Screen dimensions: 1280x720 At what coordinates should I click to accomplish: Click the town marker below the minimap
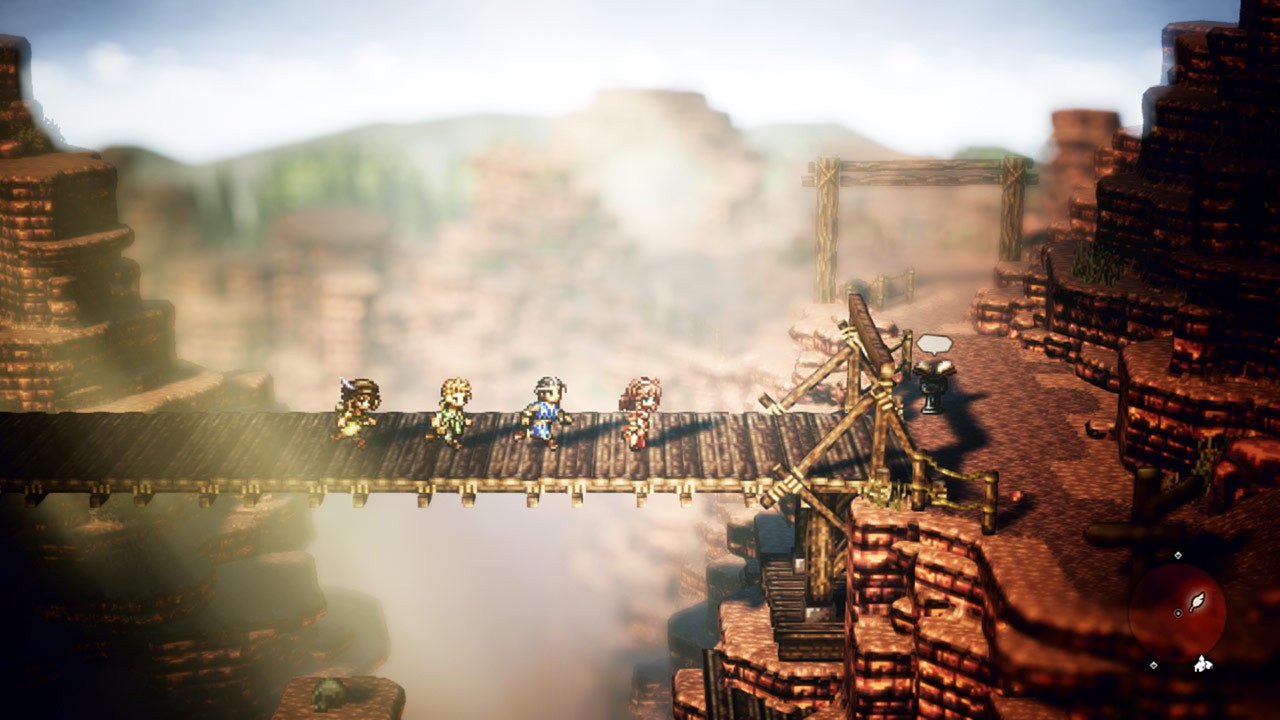(1203, 664)
